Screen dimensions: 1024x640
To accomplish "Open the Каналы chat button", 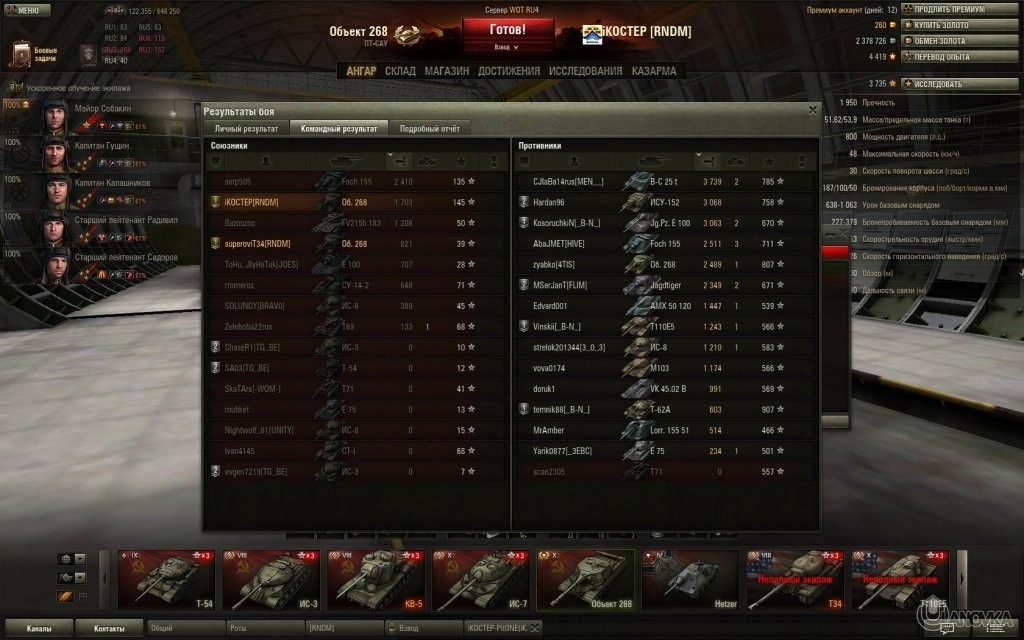I will [x=39, y=628].
